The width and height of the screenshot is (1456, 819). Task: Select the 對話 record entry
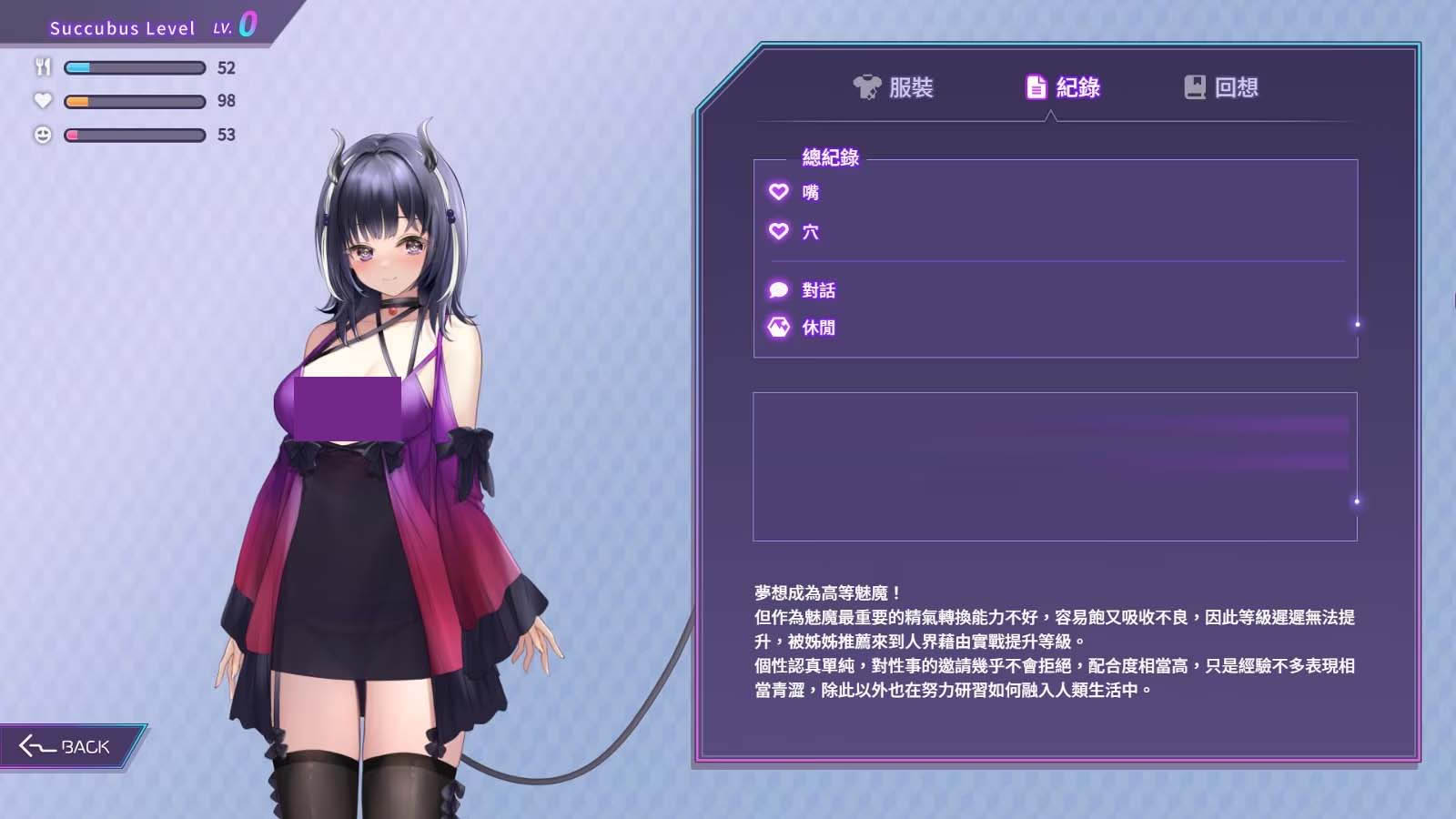819,288
